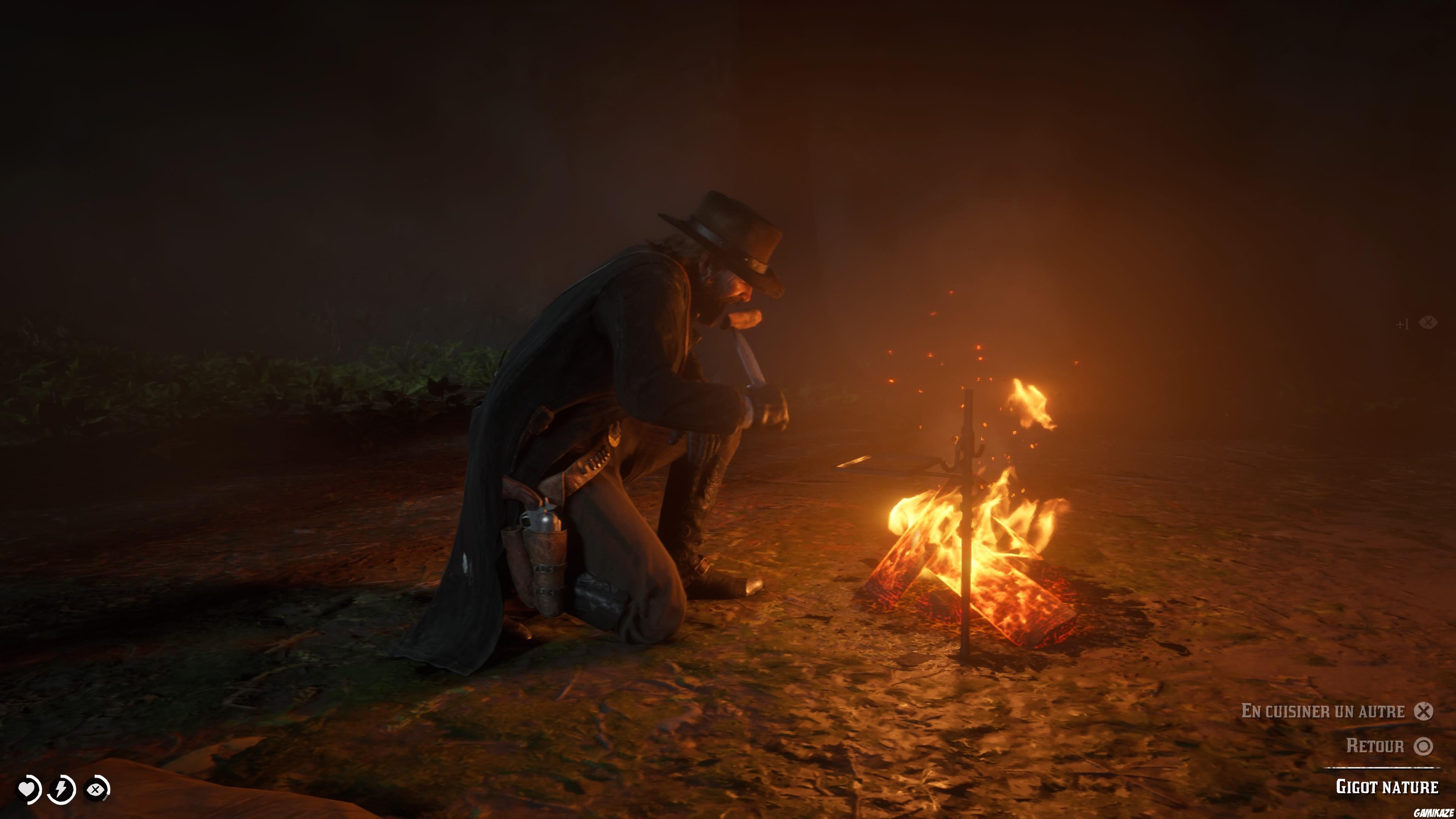Screen dimensions: 1456x819
Task: Click the X cross inside the Dead Eye core
Action: coord(96,789)
